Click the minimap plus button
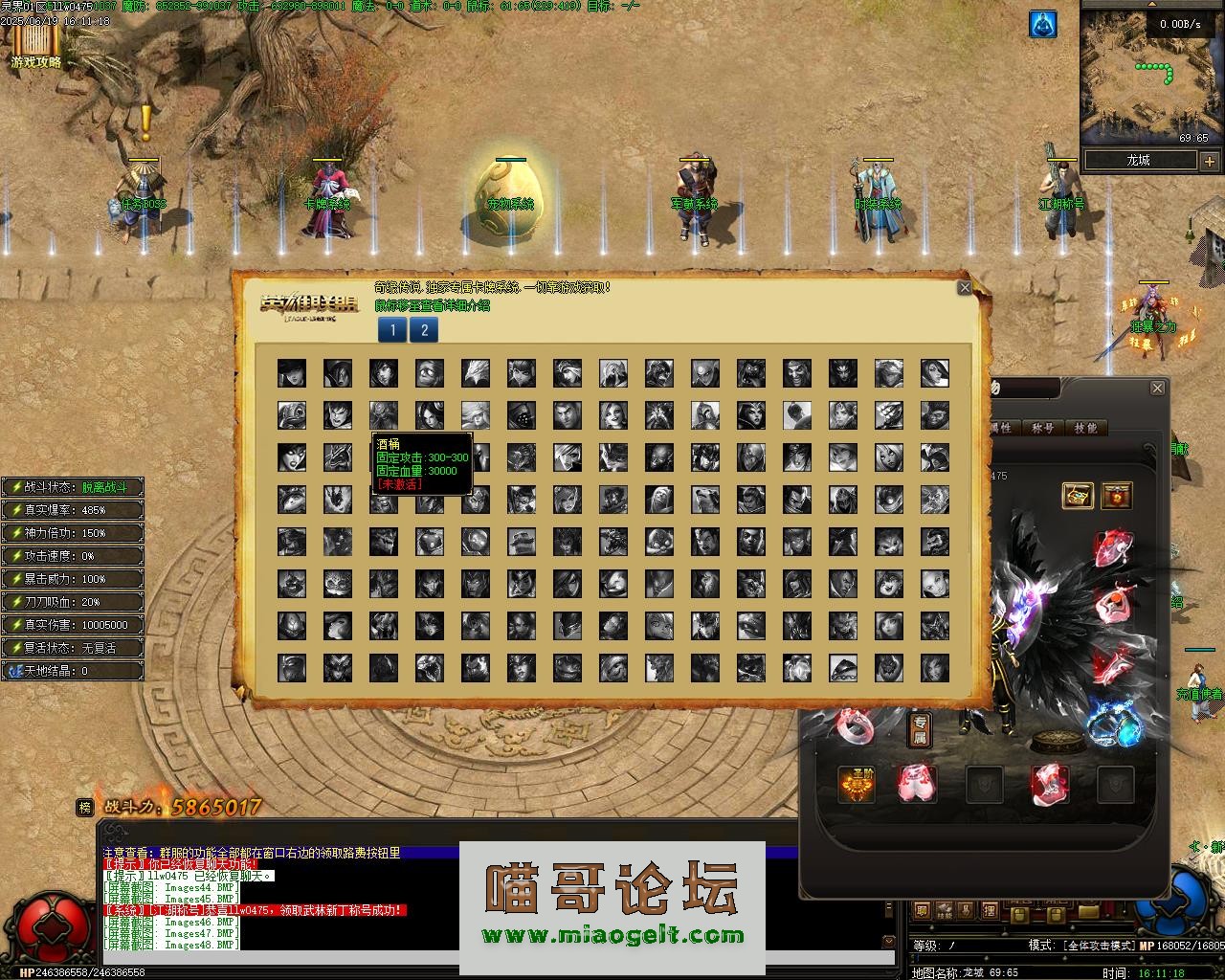This screenshot has width=1225, height=980. [1209, 161]
